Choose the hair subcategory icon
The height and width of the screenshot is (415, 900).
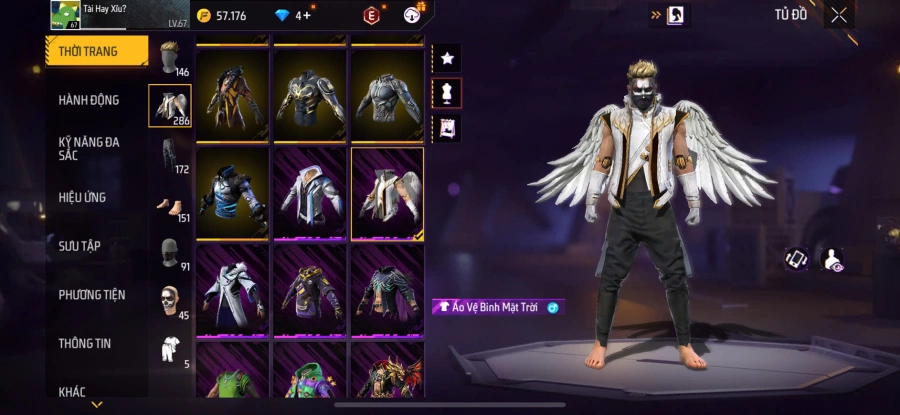(170, 58)
